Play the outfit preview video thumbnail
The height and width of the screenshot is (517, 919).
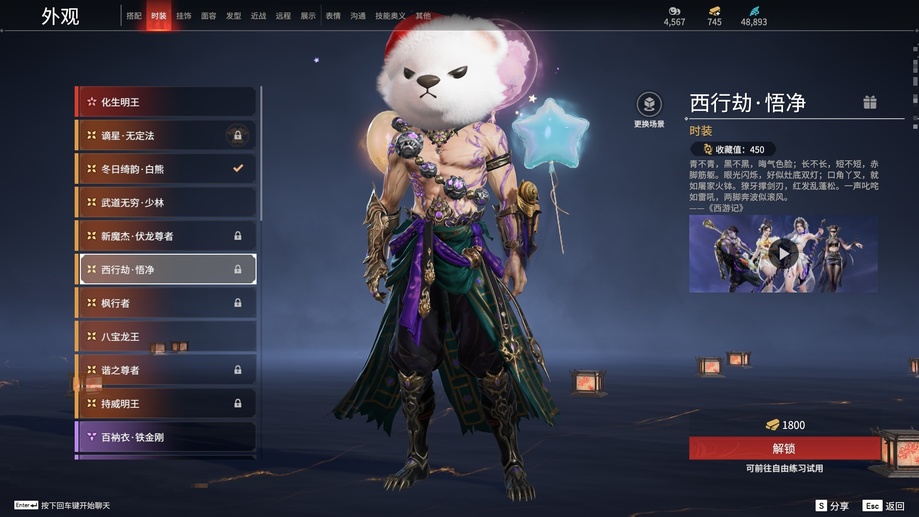click(783, 254)
